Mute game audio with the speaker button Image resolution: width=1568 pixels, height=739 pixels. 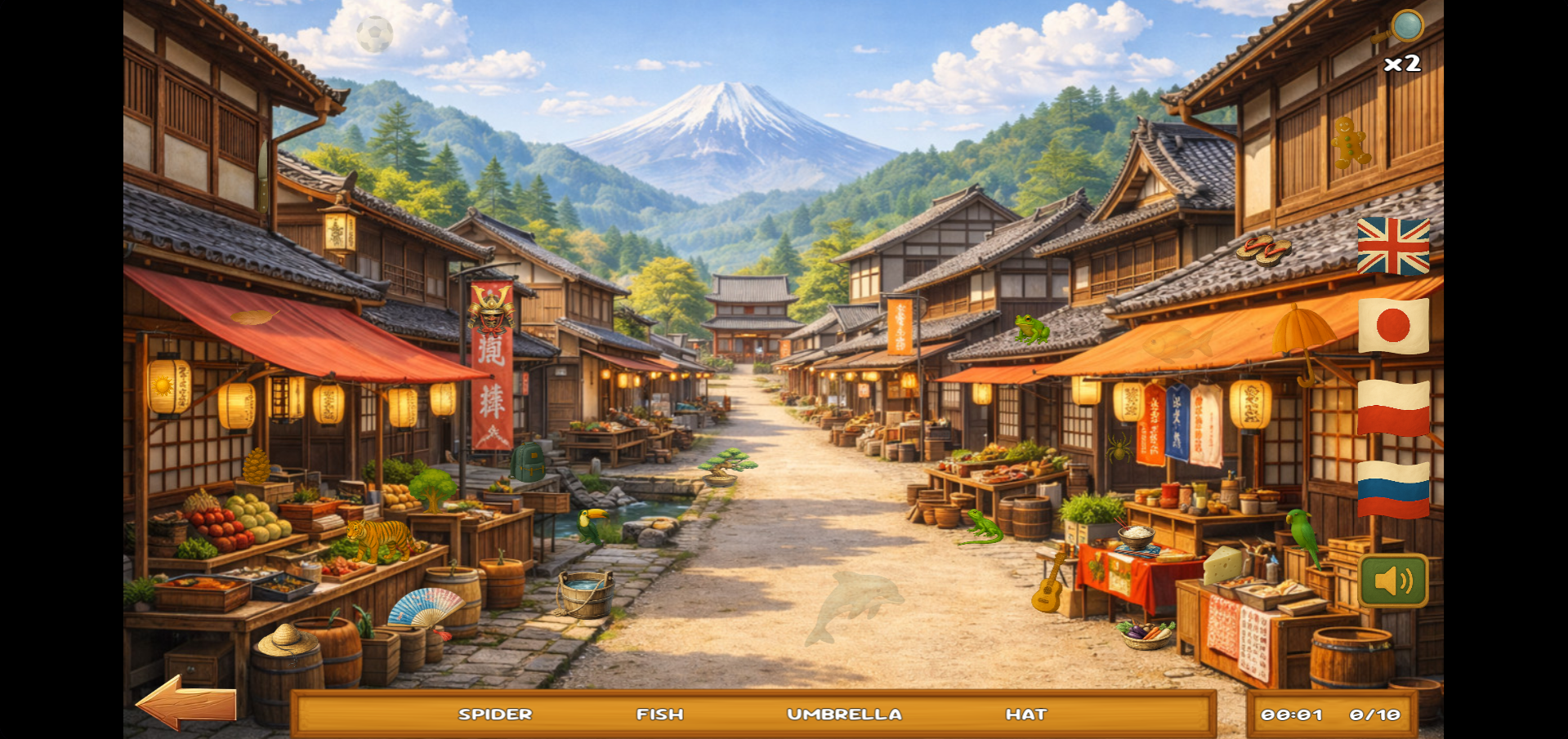point(1393,580)
